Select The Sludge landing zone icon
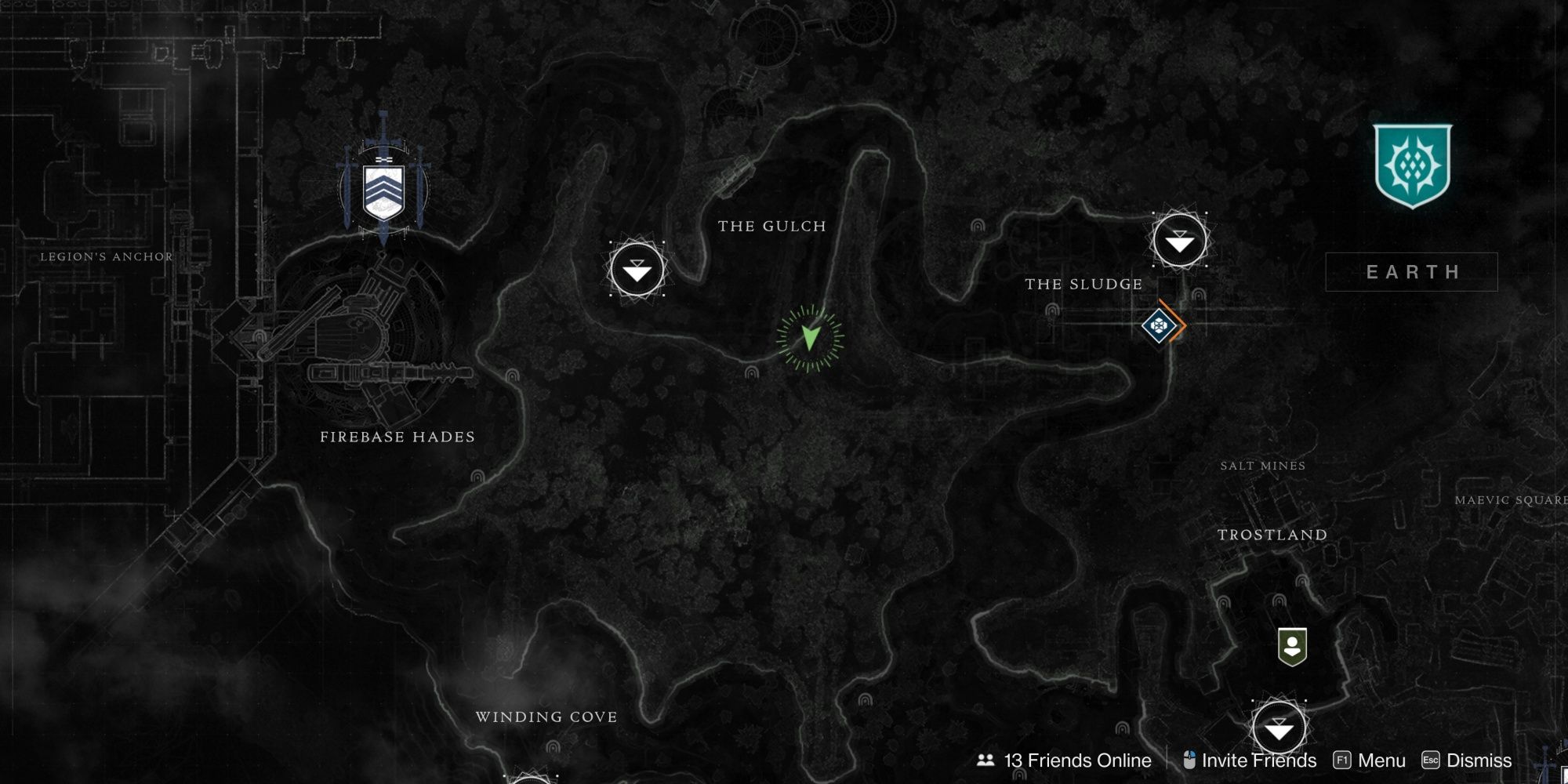 [1179, 241]
